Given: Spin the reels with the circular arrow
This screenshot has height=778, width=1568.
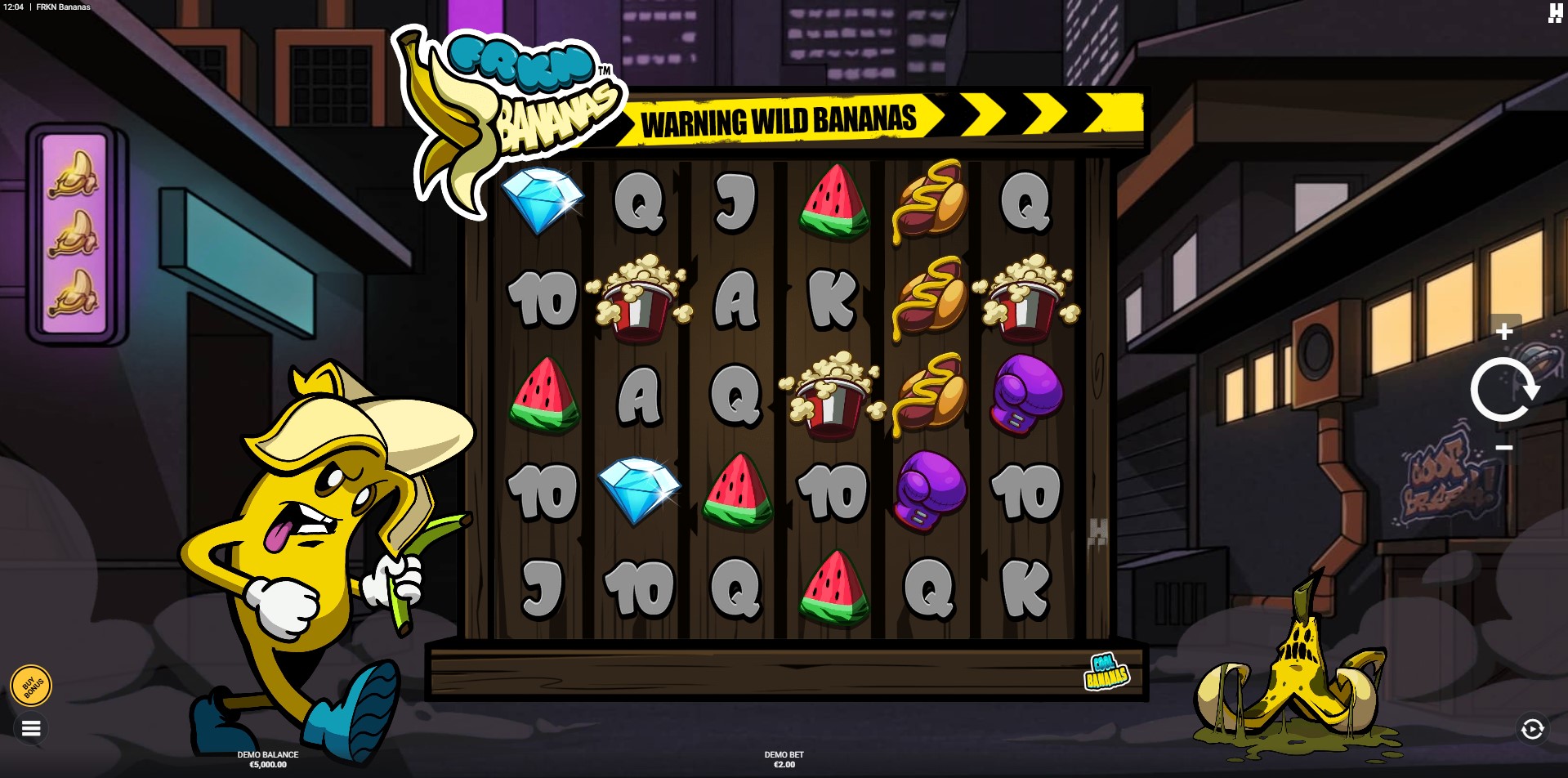Looking at the screenshot, I should point(1504,390).
